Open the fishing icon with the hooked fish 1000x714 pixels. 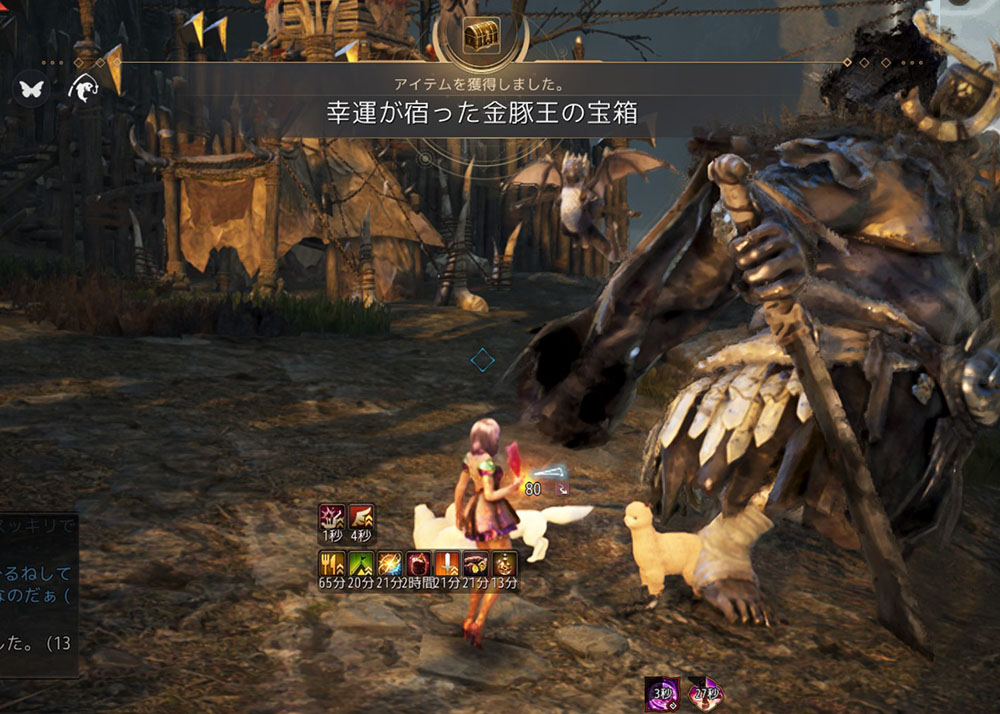[x=83, y=89]
